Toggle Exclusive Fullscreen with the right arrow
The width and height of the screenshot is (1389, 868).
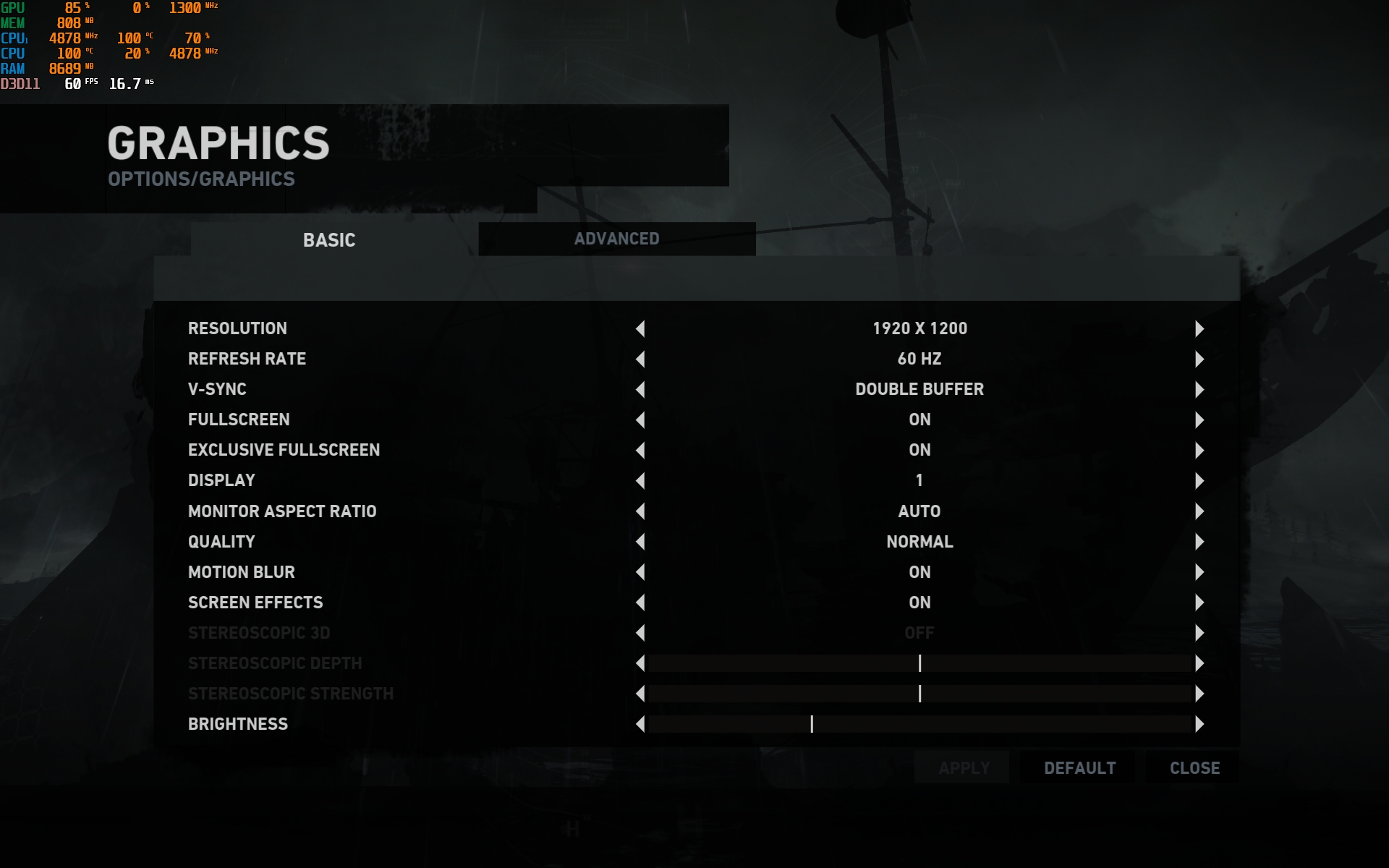click(x=1199, y=451)
